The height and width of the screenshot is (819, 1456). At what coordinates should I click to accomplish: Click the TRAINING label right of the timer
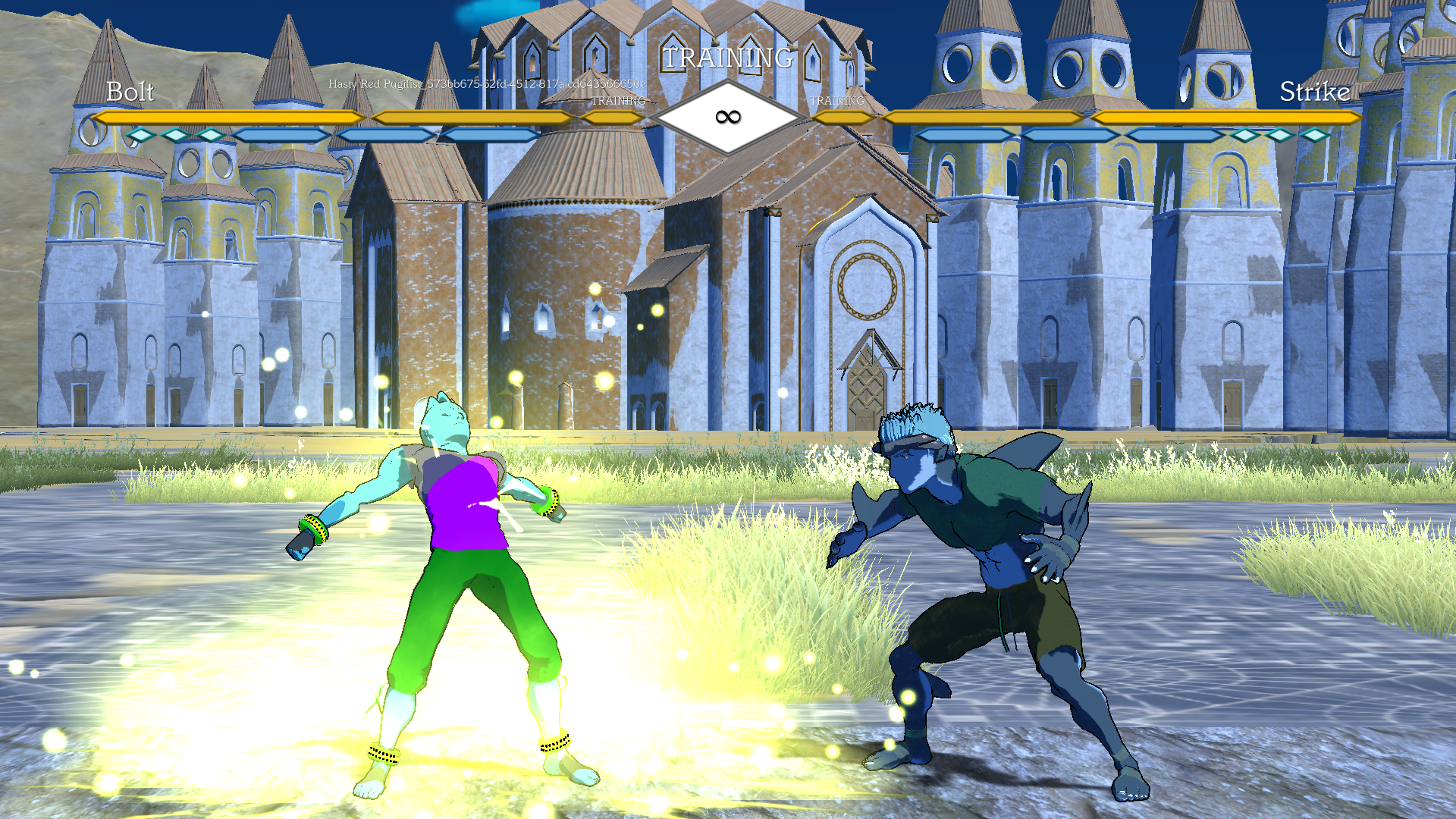pos(838,99)
